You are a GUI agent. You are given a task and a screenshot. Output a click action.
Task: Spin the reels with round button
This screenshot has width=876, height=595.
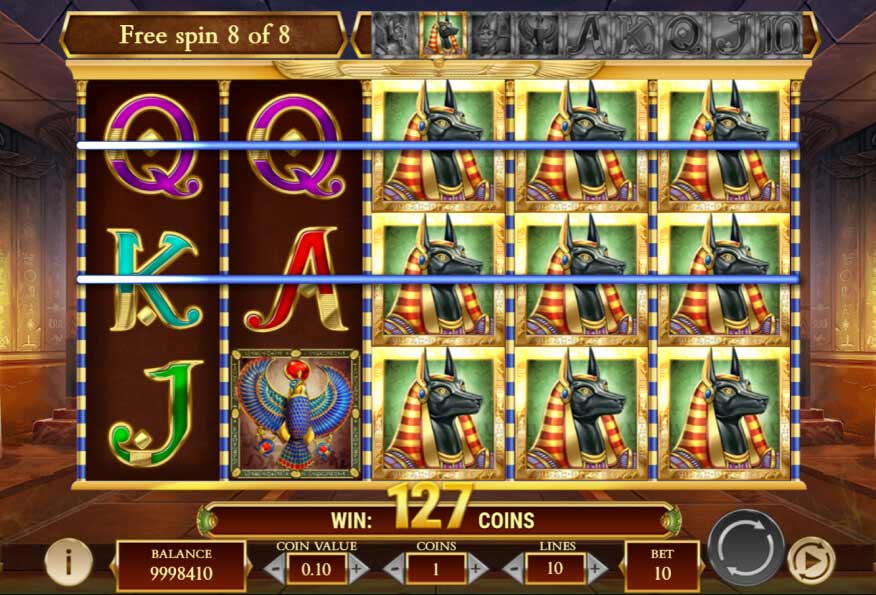pyautogui.click(x=746, y=548)
